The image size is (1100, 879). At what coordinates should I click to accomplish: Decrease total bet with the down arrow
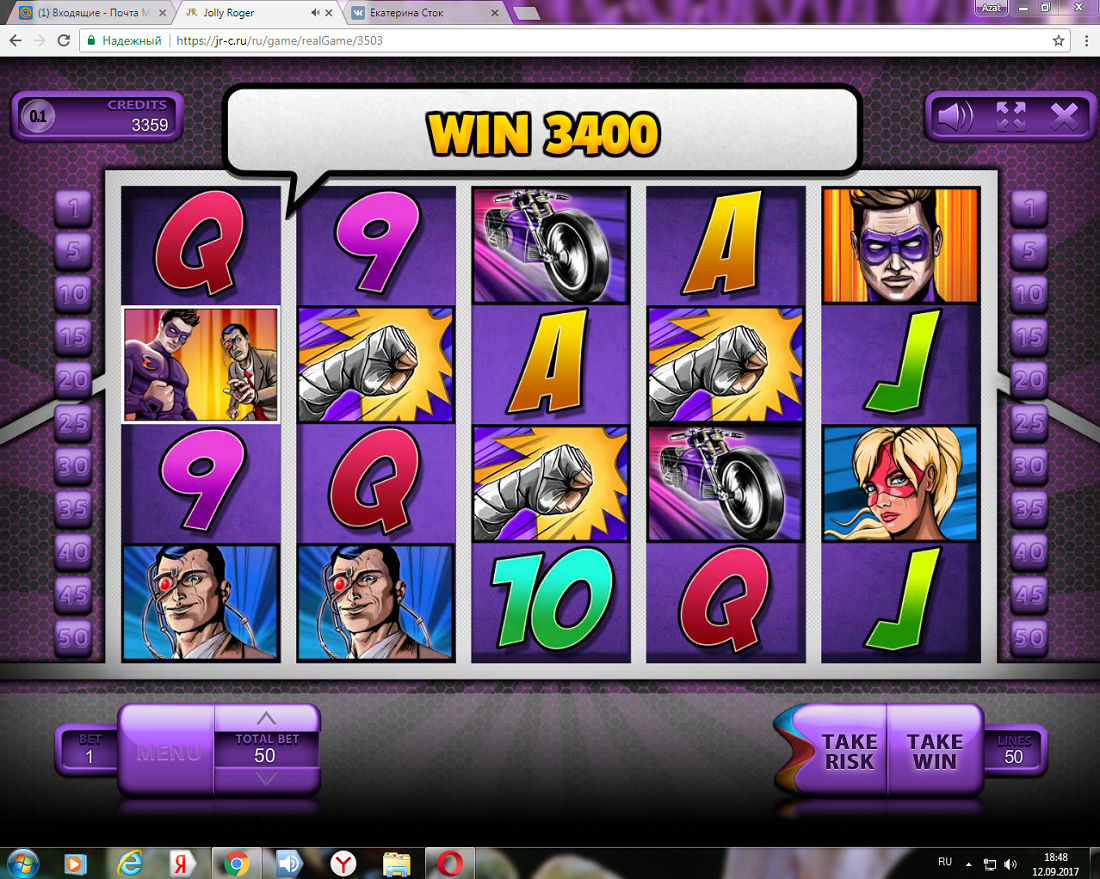pos(265,779)
